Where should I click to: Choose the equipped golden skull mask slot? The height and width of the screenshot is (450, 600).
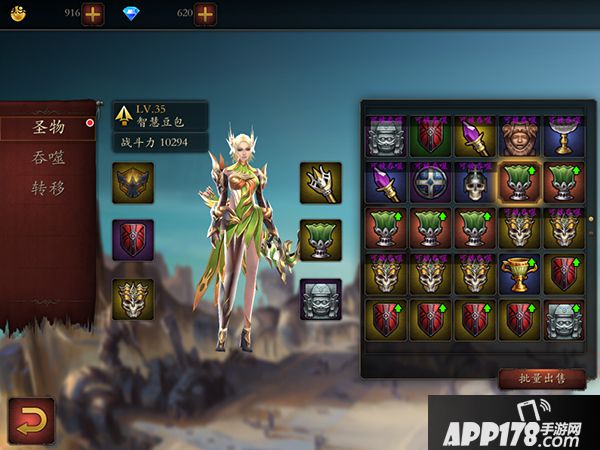click(133, 299)
